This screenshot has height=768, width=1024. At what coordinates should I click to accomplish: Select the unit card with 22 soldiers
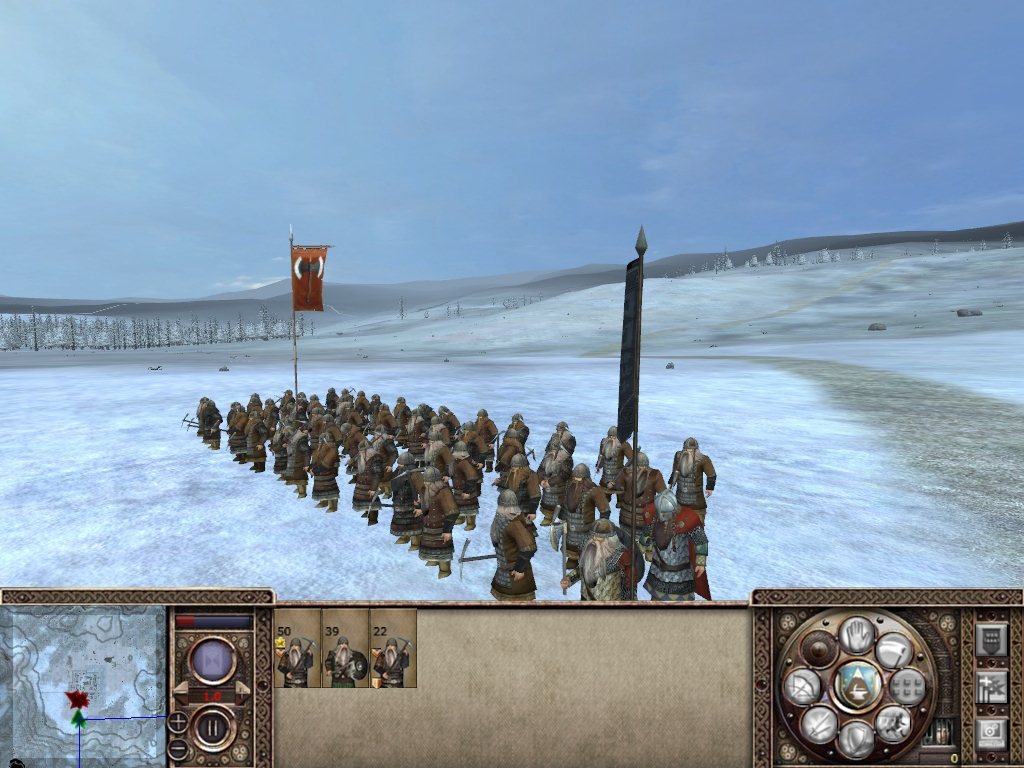(392, 649)
